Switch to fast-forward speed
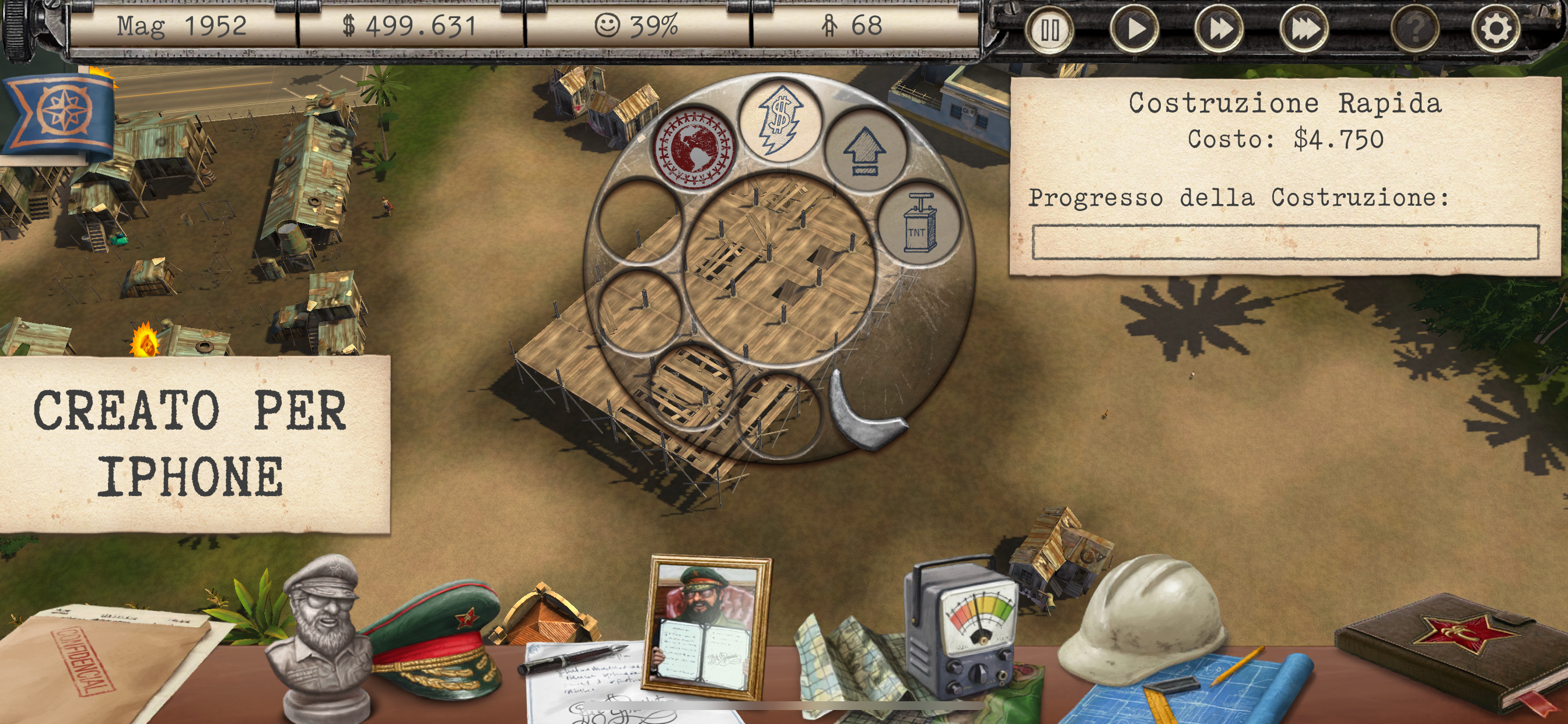The image size is (1568, 724). (1219, 29)
